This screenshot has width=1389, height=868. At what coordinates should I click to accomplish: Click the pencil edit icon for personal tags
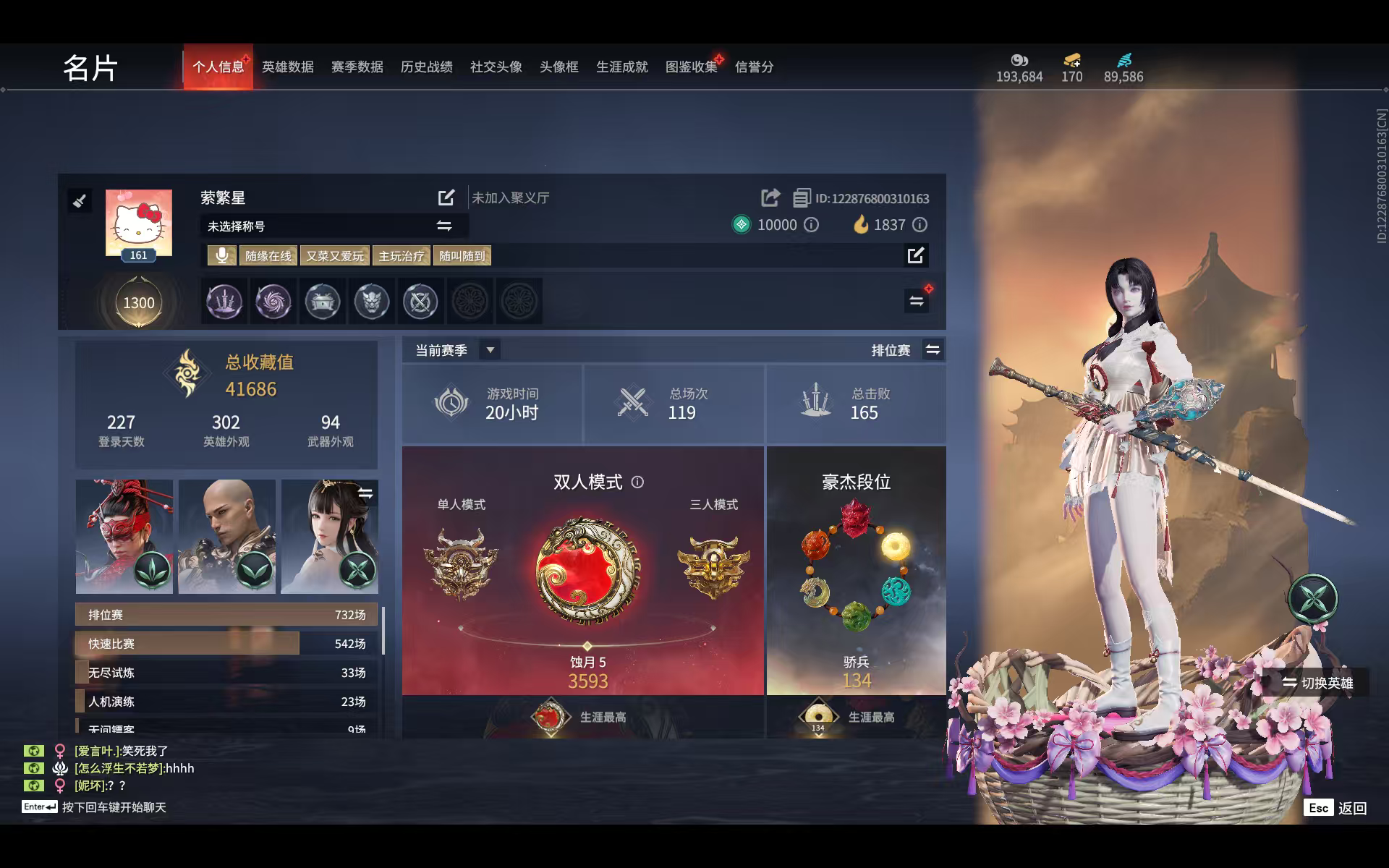[916, 255]
